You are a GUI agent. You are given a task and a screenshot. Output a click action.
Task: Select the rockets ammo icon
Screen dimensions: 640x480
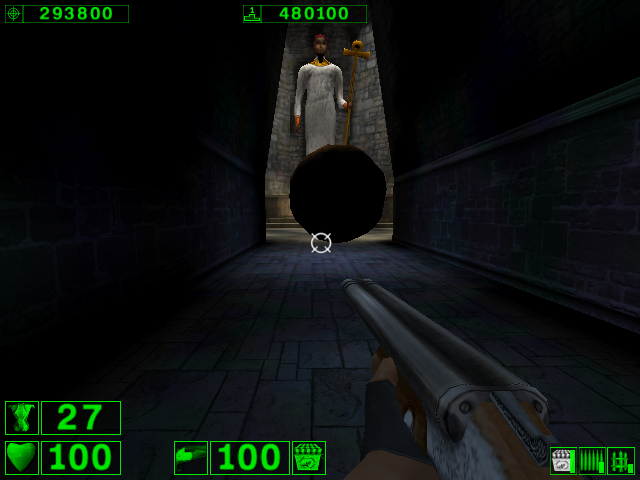[621, 461]
